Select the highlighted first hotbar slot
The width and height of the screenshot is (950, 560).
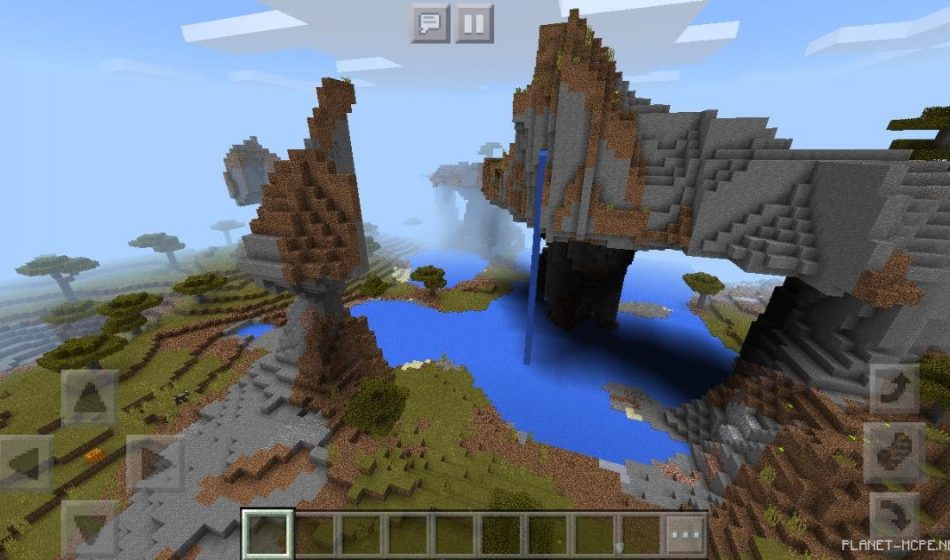(x=268, y=533)
